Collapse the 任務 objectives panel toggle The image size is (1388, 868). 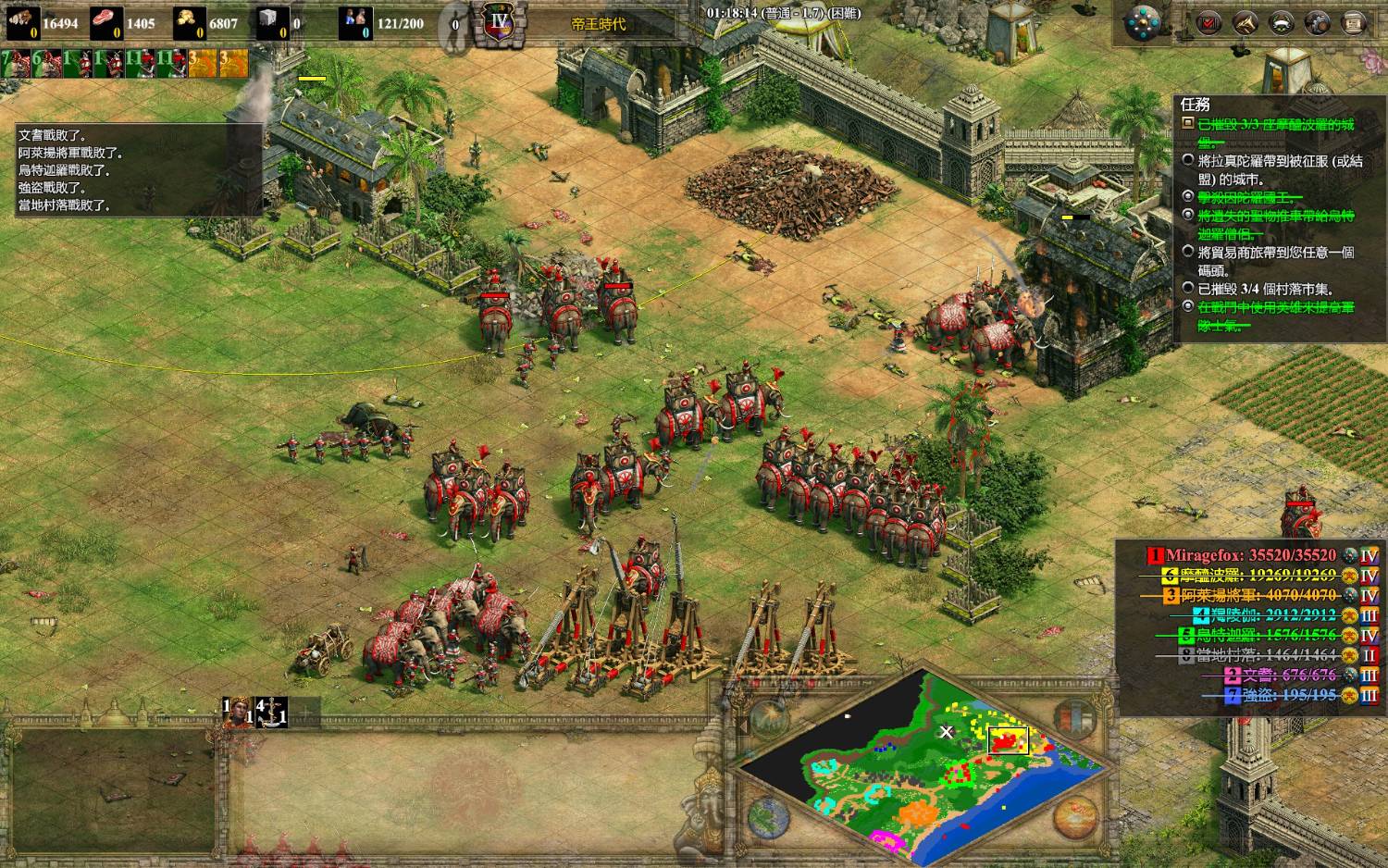tap(1188, 123)
